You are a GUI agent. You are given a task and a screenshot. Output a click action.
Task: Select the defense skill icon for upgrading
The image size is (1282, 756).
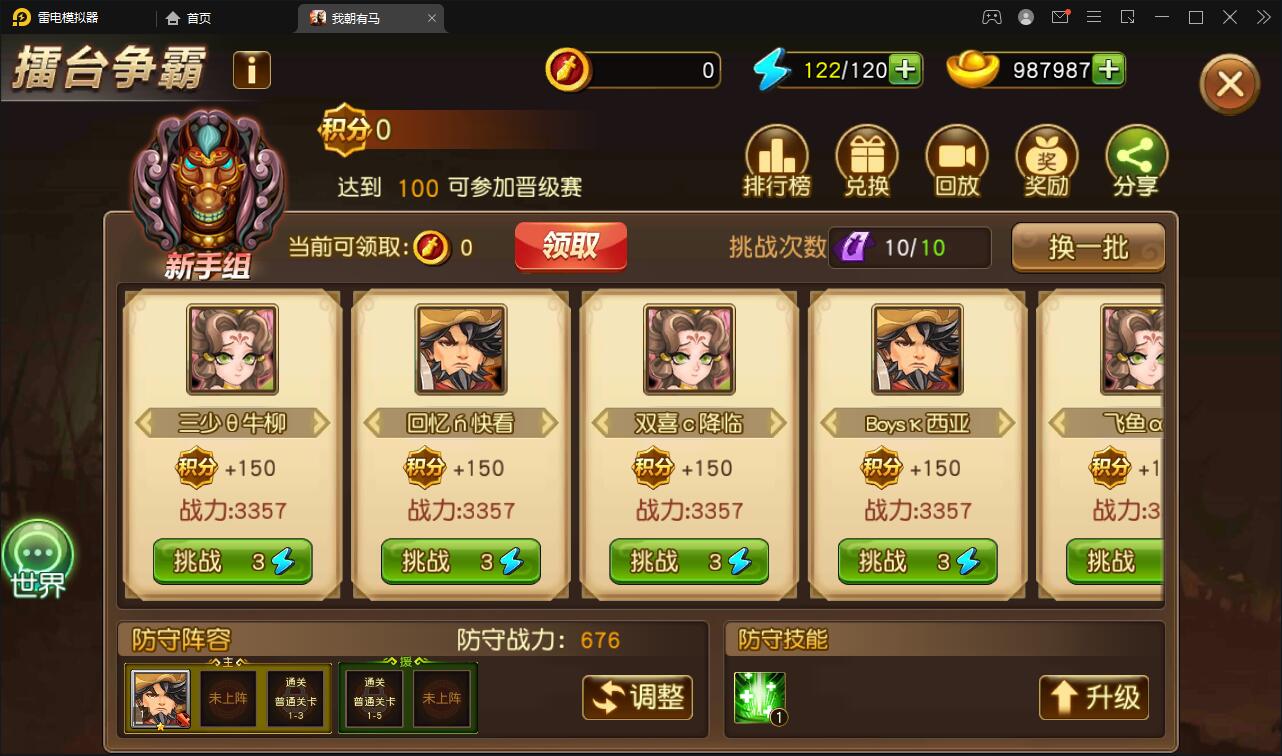tap(759, 697)
